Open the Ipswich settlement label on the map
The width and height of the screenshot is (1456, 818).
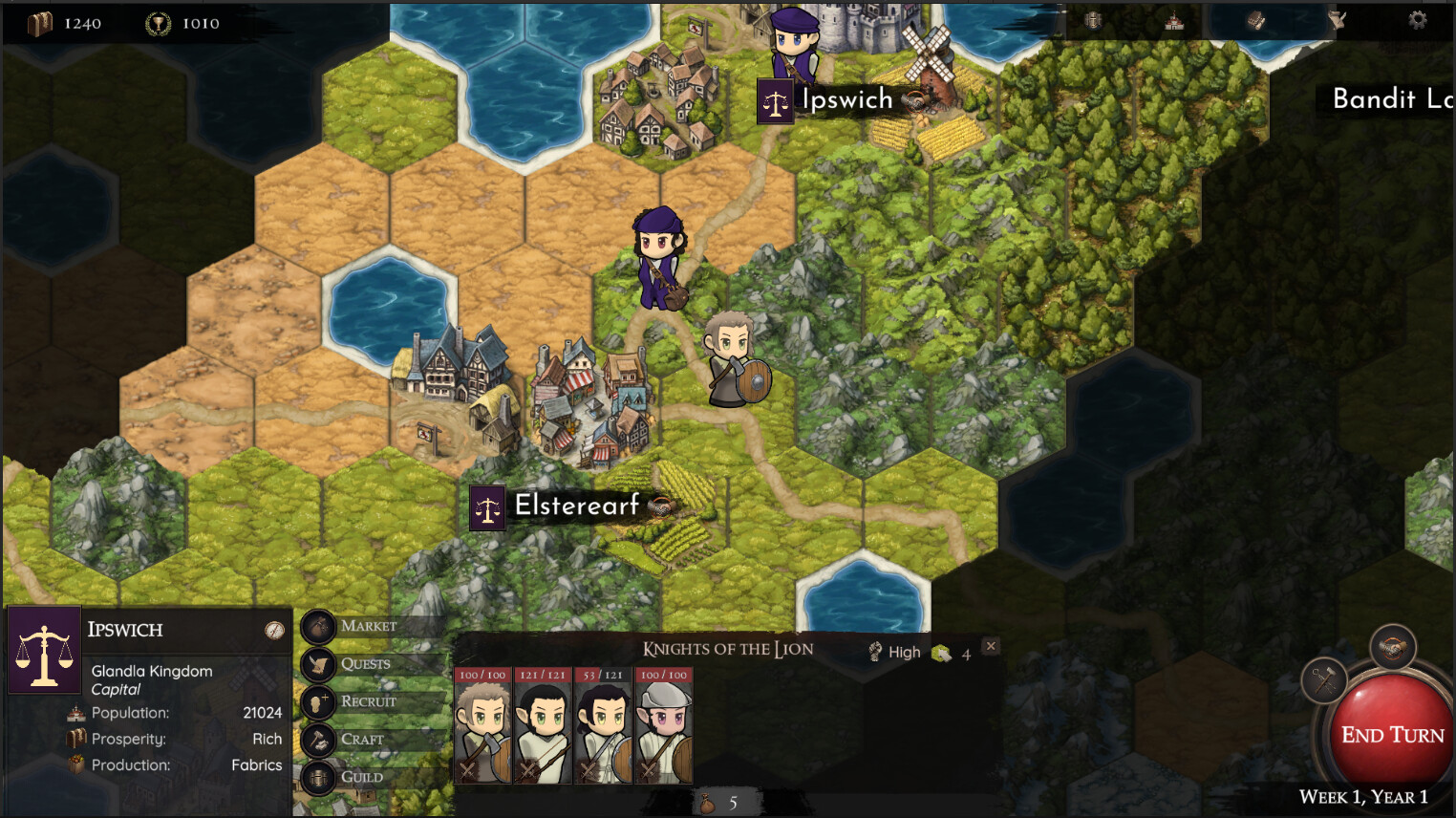point(846,98)
